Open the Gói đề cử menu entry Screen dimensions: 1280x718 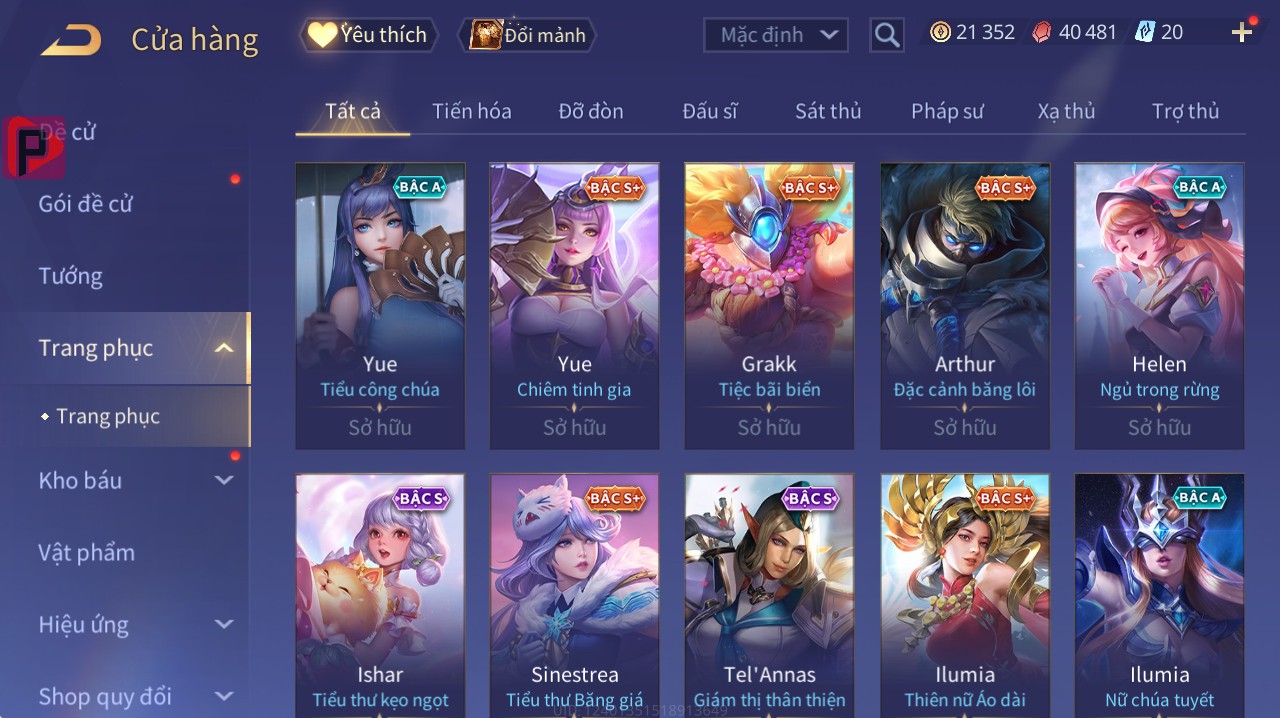86,204
